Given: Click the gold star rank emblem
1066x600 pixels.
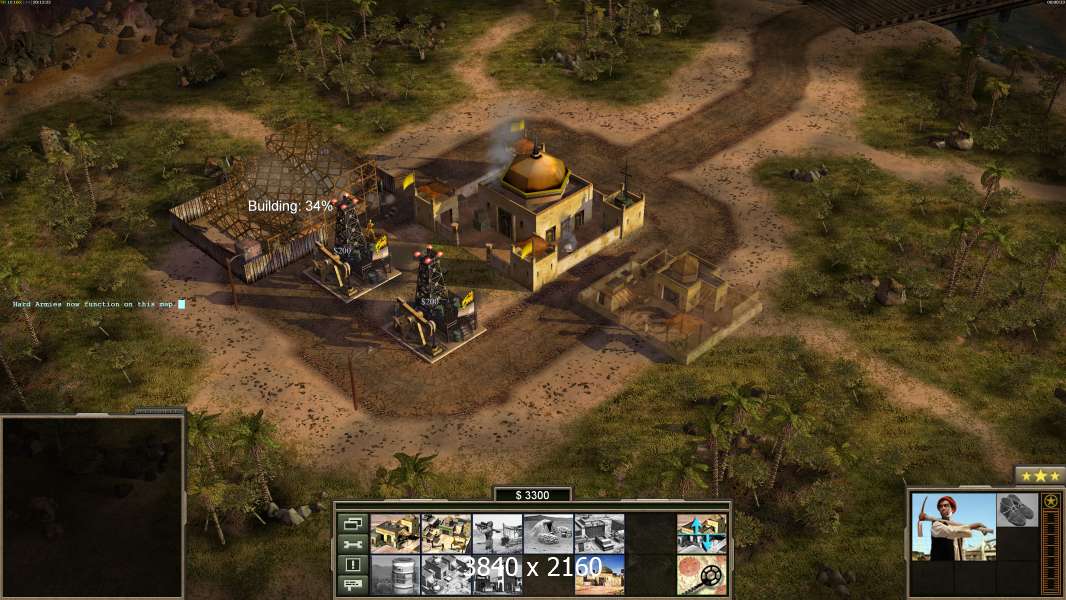Looking at the screenshot, I should pos(1051,502).
